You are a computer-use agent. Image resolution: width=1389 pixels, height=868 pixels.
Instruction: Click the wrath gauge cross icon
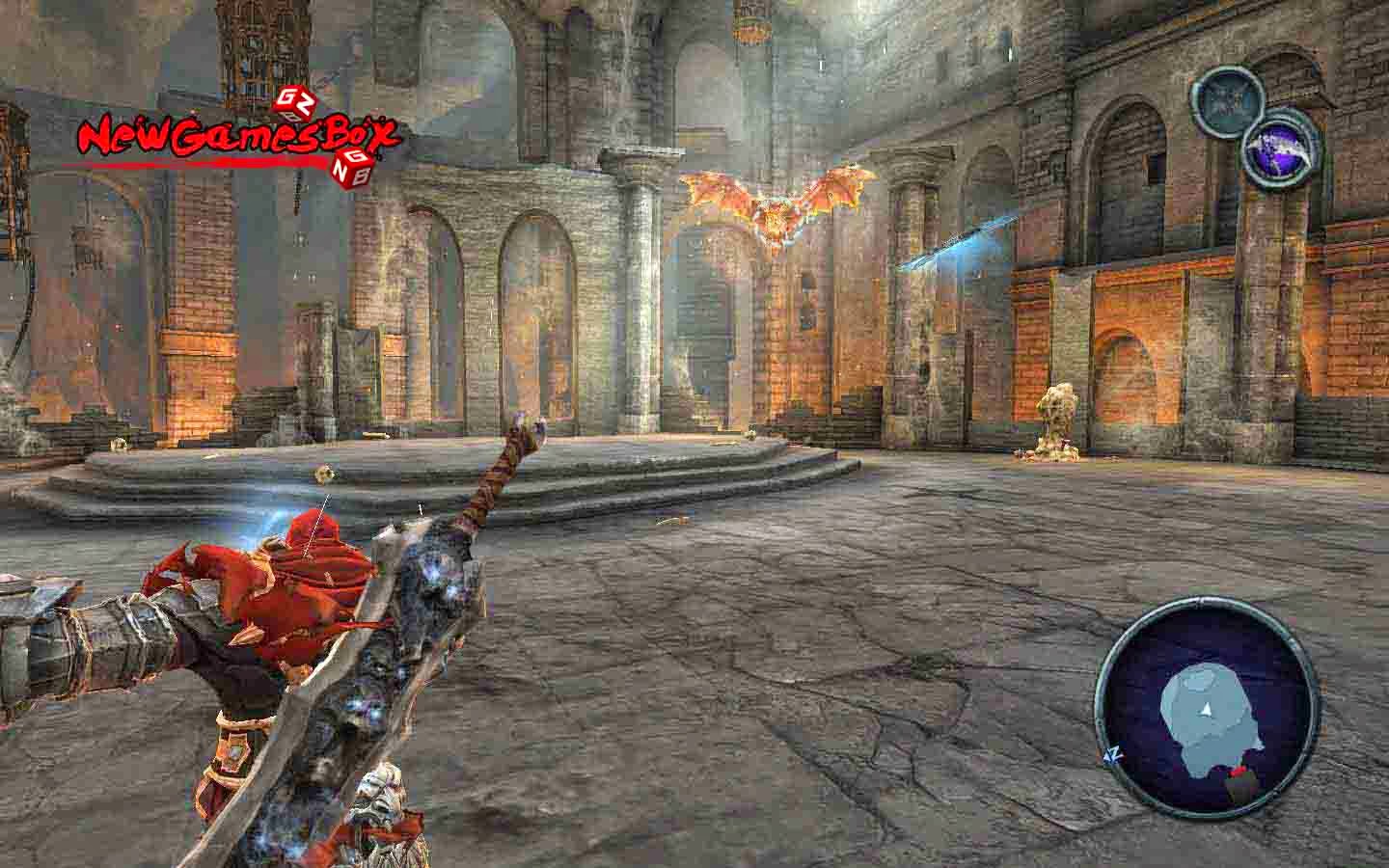click(x=1225, y=101)
